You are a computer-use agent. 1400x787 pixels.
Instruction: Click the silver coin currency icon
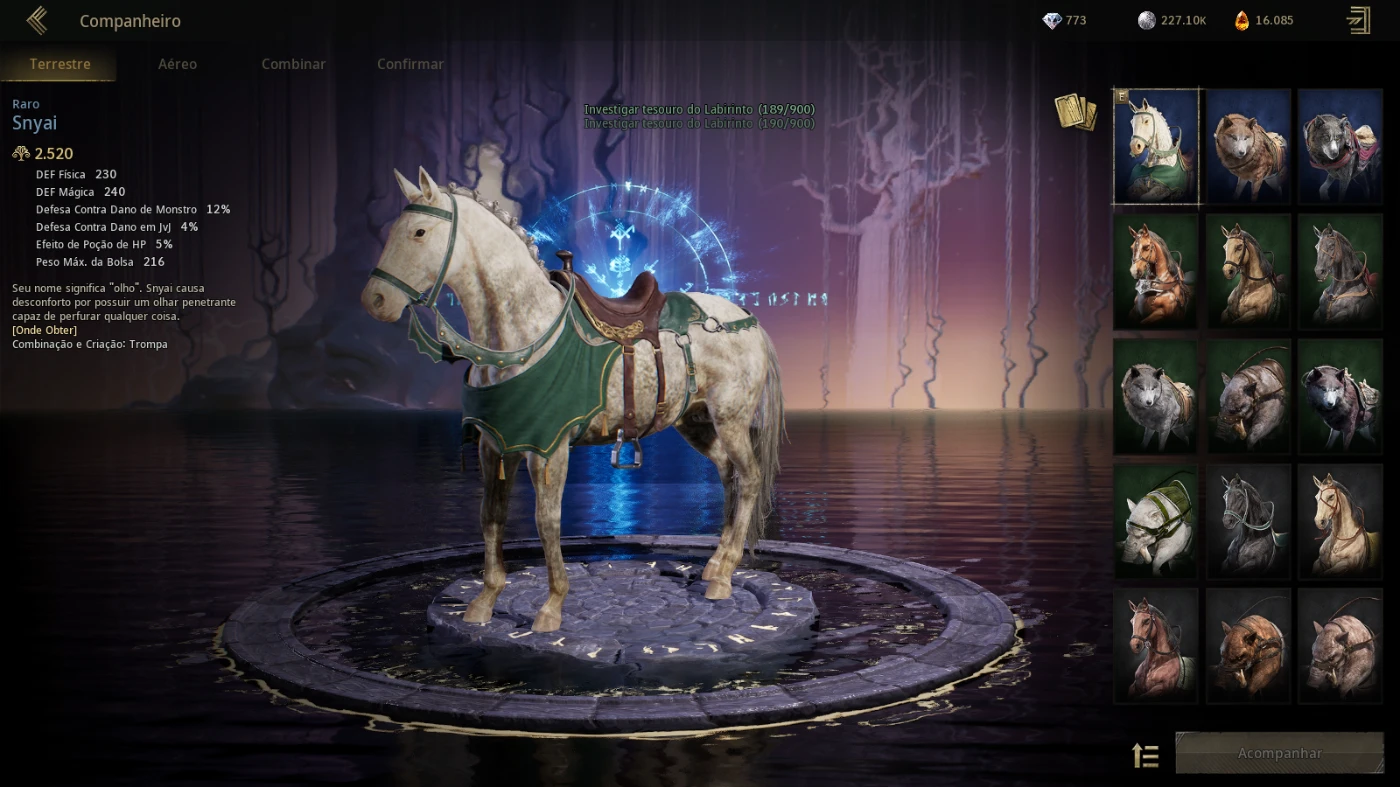(x=1140, y=20)
